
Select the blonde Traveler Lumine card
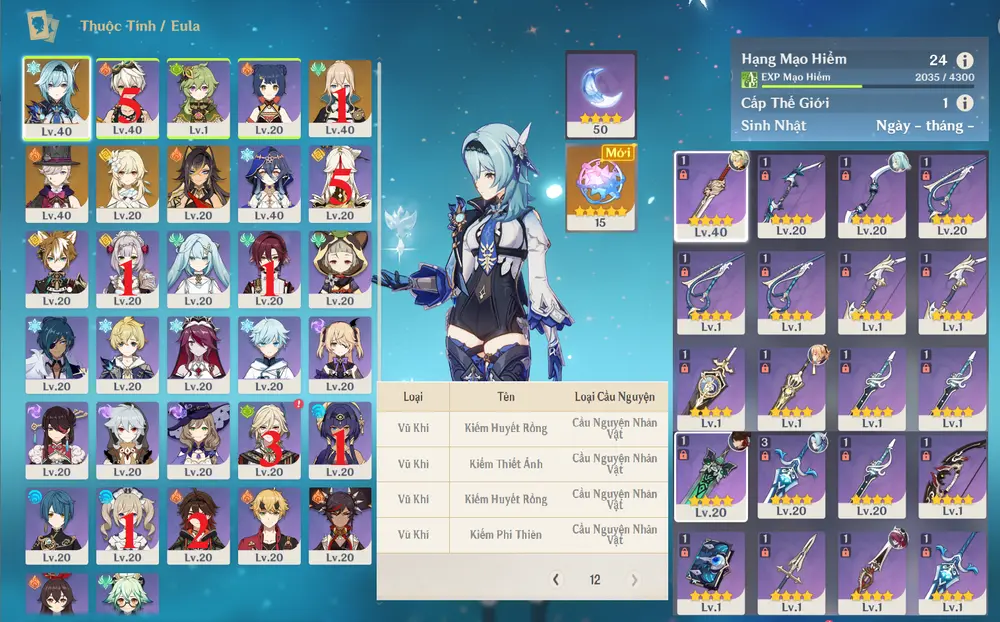127,184
